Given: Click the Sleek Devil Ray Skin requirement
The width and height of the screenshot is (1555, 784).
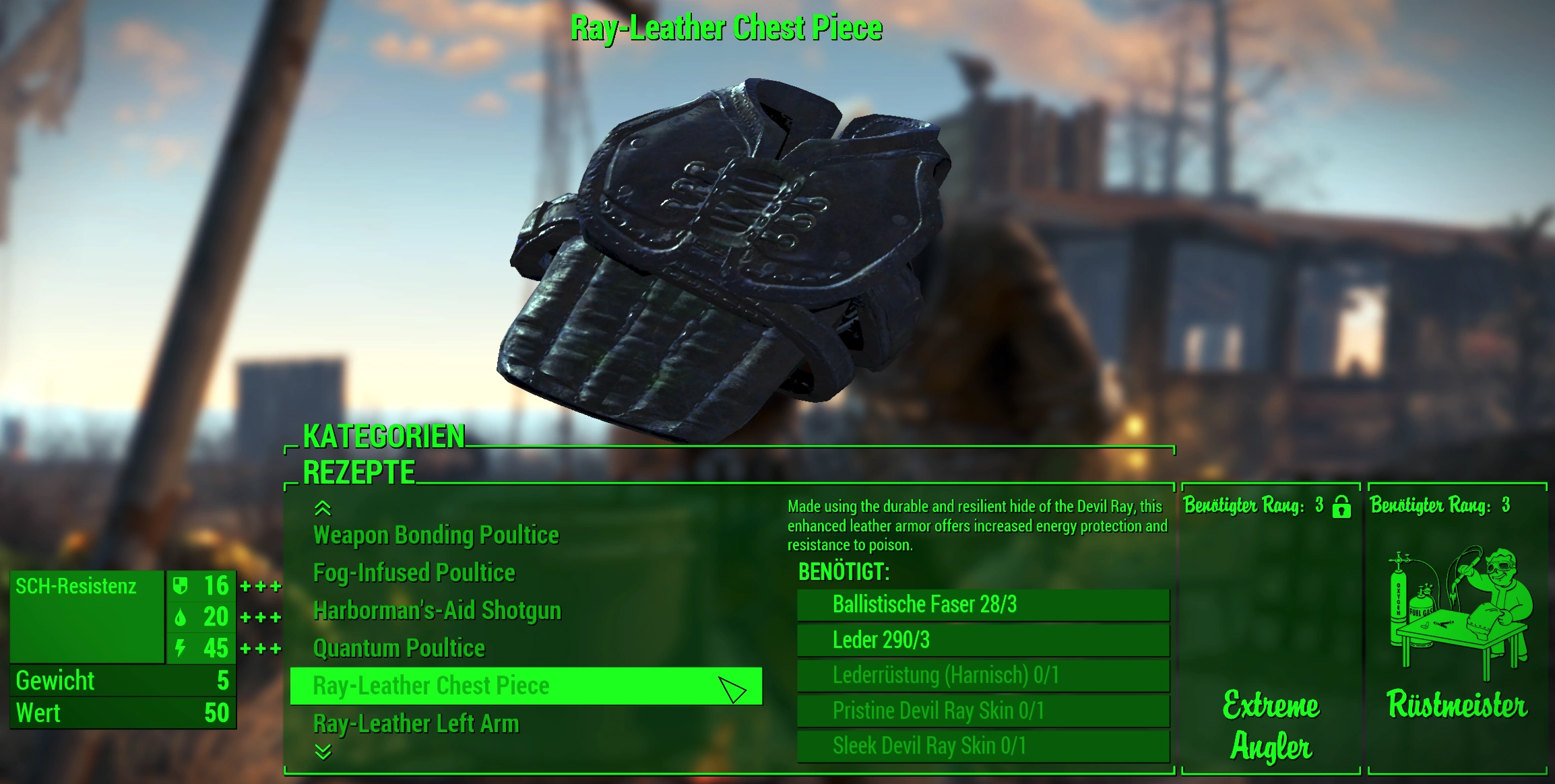Looking at the screenshot, I should [983, 746].
